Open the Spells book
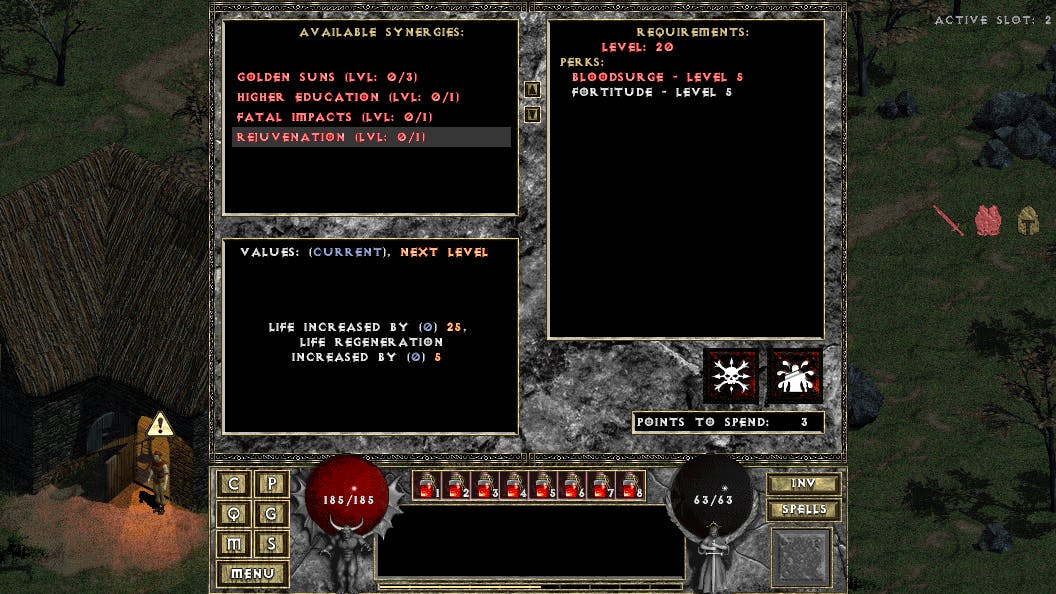This screenshot has height=594, width=1056. 803,510
